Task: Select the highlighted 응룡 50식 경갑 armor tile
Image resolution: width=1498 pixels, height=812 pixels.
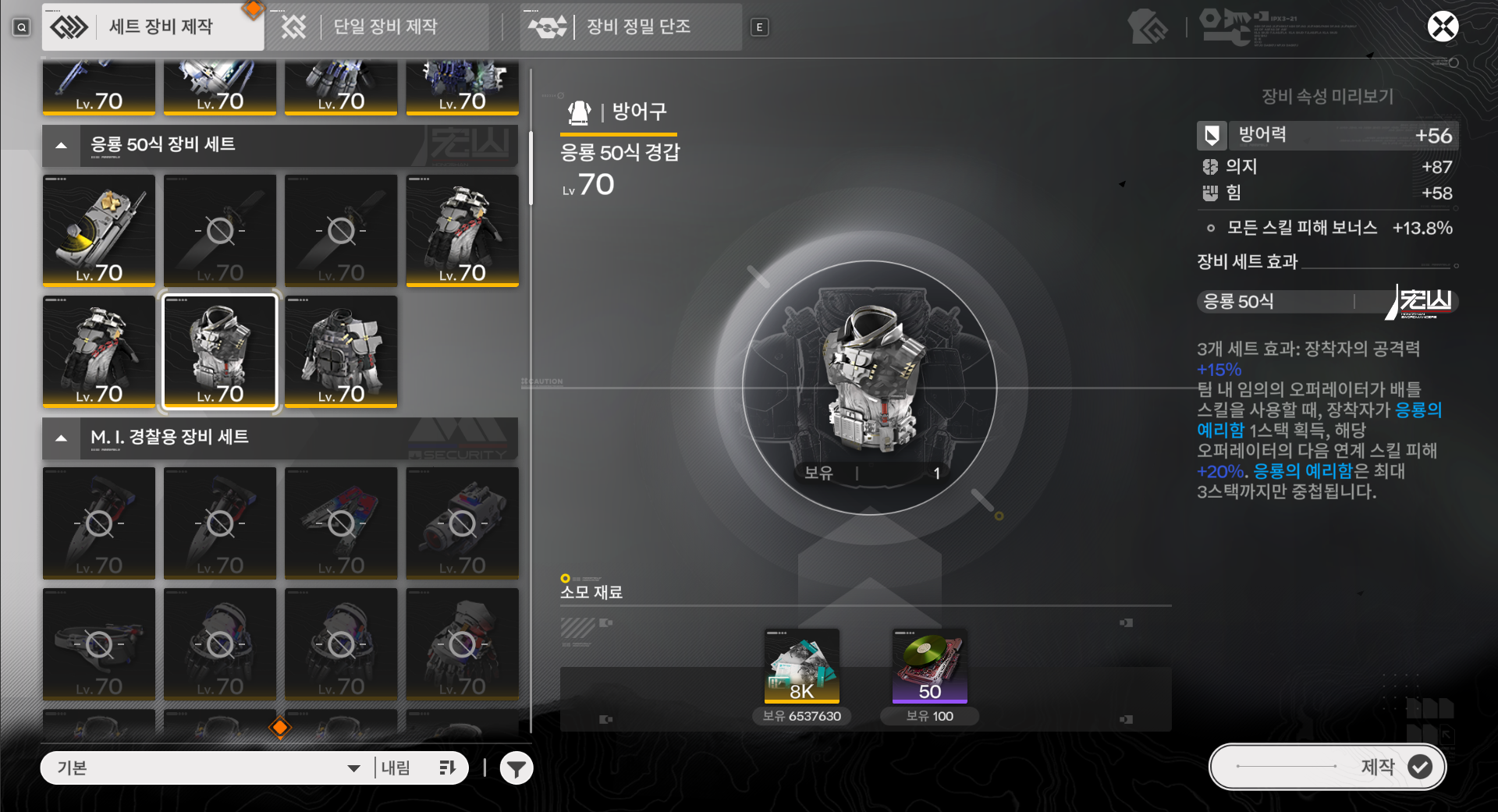Action: coord(220,352)
